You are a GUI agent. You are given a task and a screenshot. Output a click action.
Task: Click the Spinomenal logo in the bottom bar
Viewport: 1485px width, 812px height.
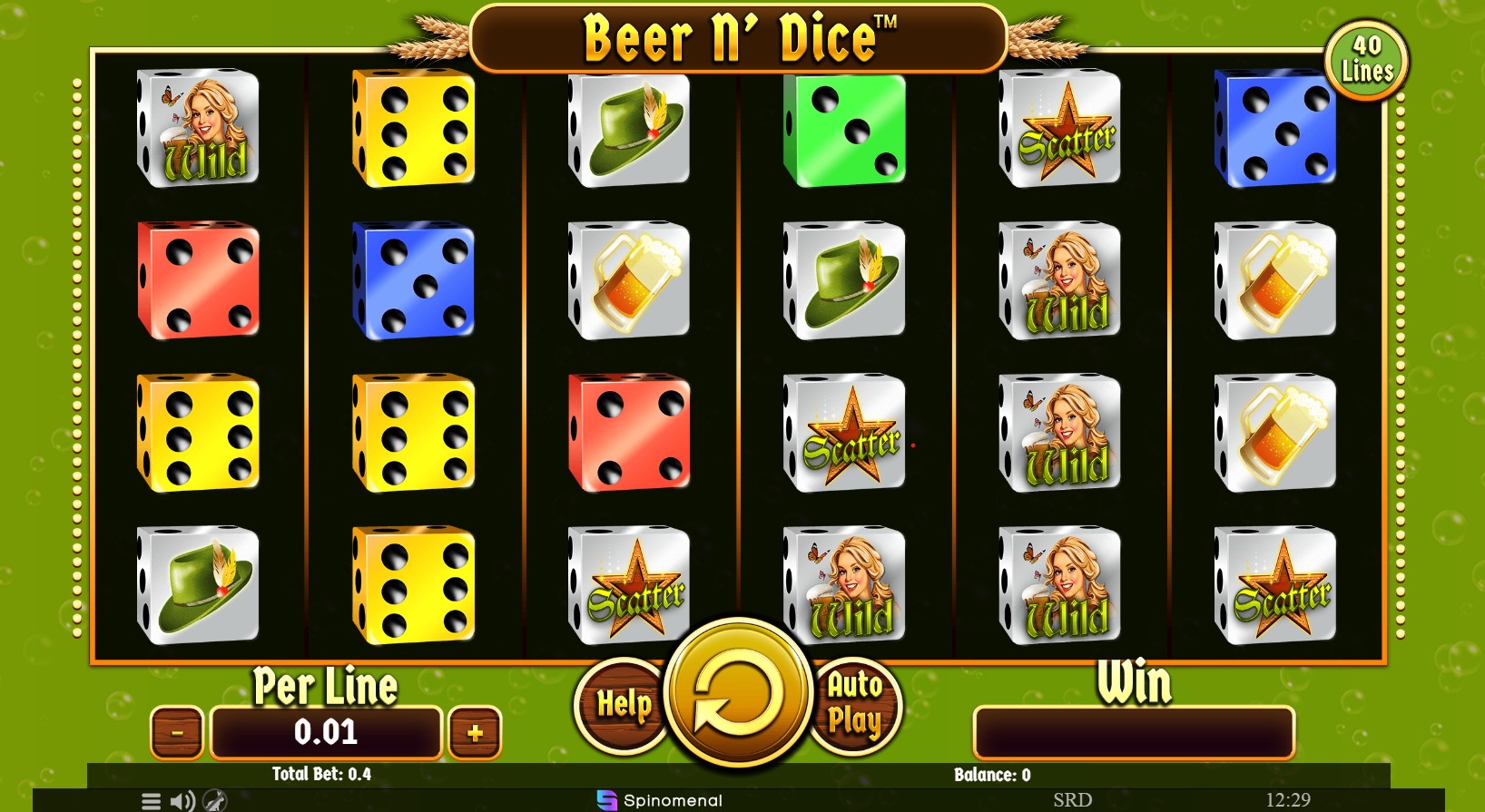[x=659, y=800]
